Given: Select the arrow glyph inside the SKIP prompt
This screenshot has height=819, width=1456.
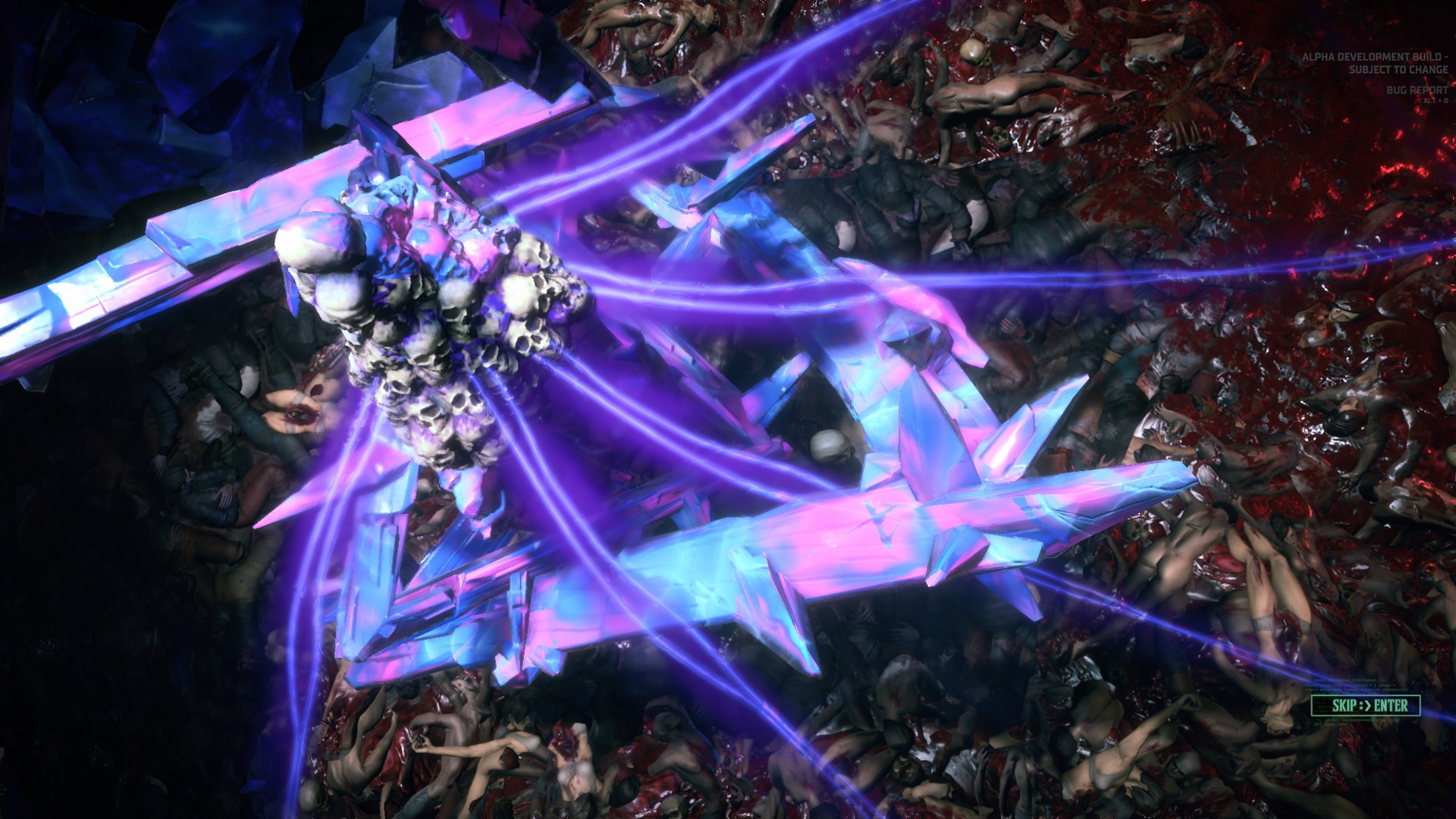Looking at the screenshot, I should (1367, 704).
